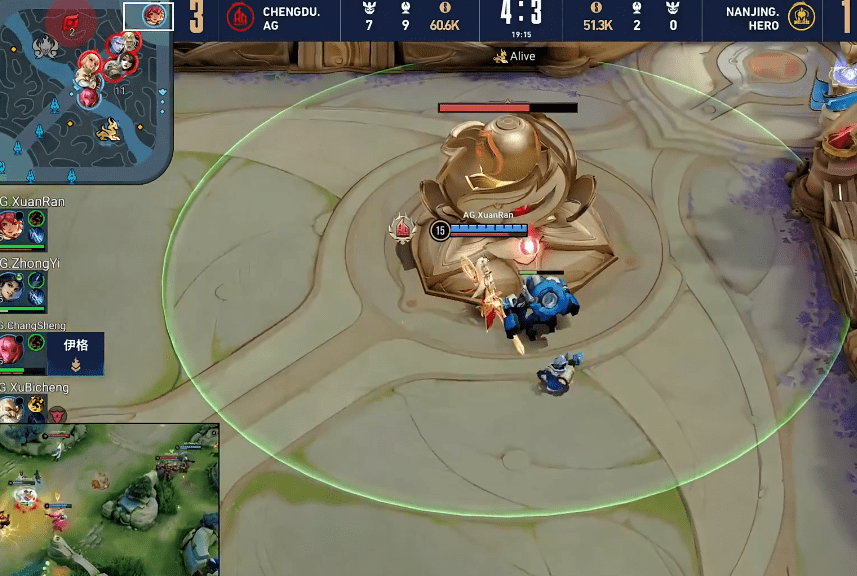857x576 pixels.
Task: Click the red dragon marker on minimap
Action: click(x=72, y=22)
